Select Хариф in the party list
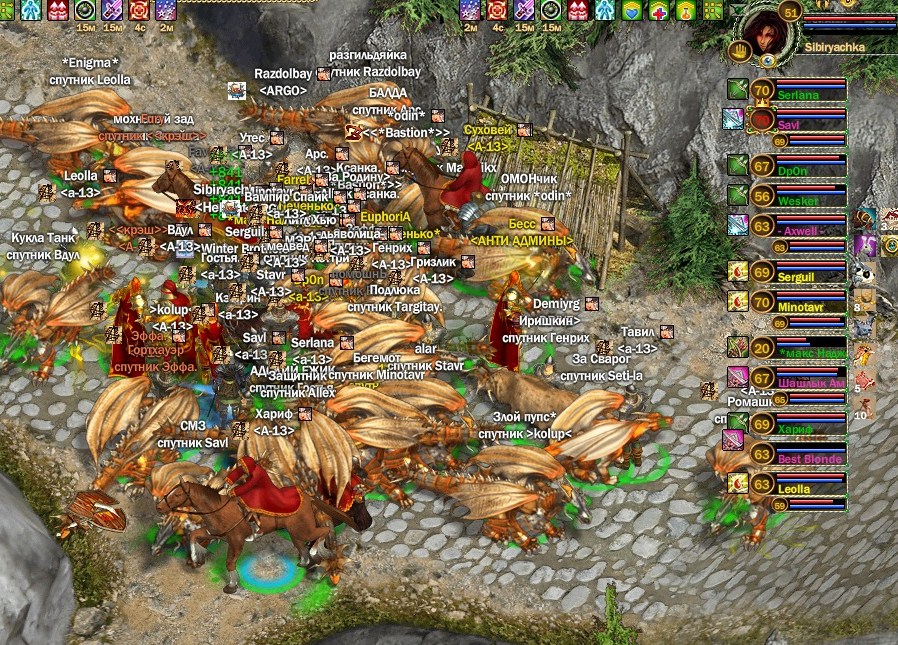 pos(797,426)
